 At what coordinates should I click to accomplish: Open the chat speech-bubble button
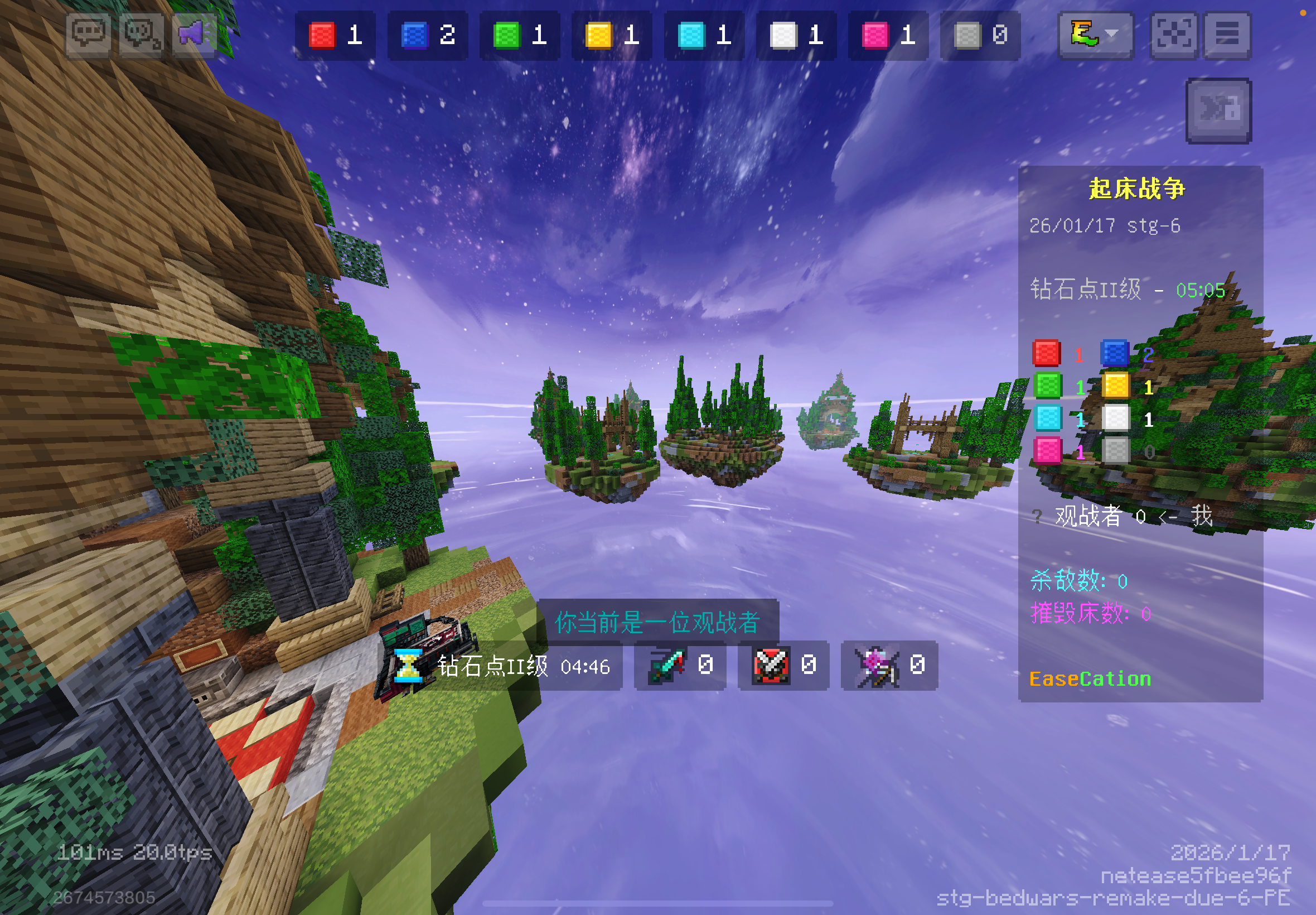point(88,35)
